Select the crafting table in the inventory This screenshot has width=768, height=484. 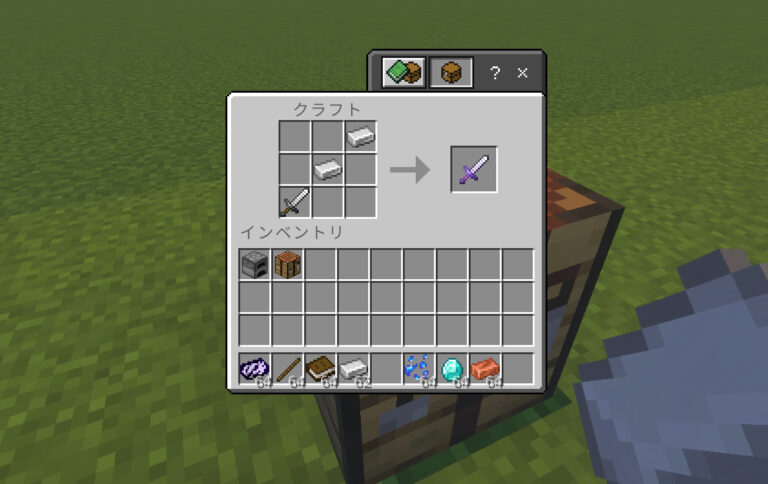click(x=288, y=265)
